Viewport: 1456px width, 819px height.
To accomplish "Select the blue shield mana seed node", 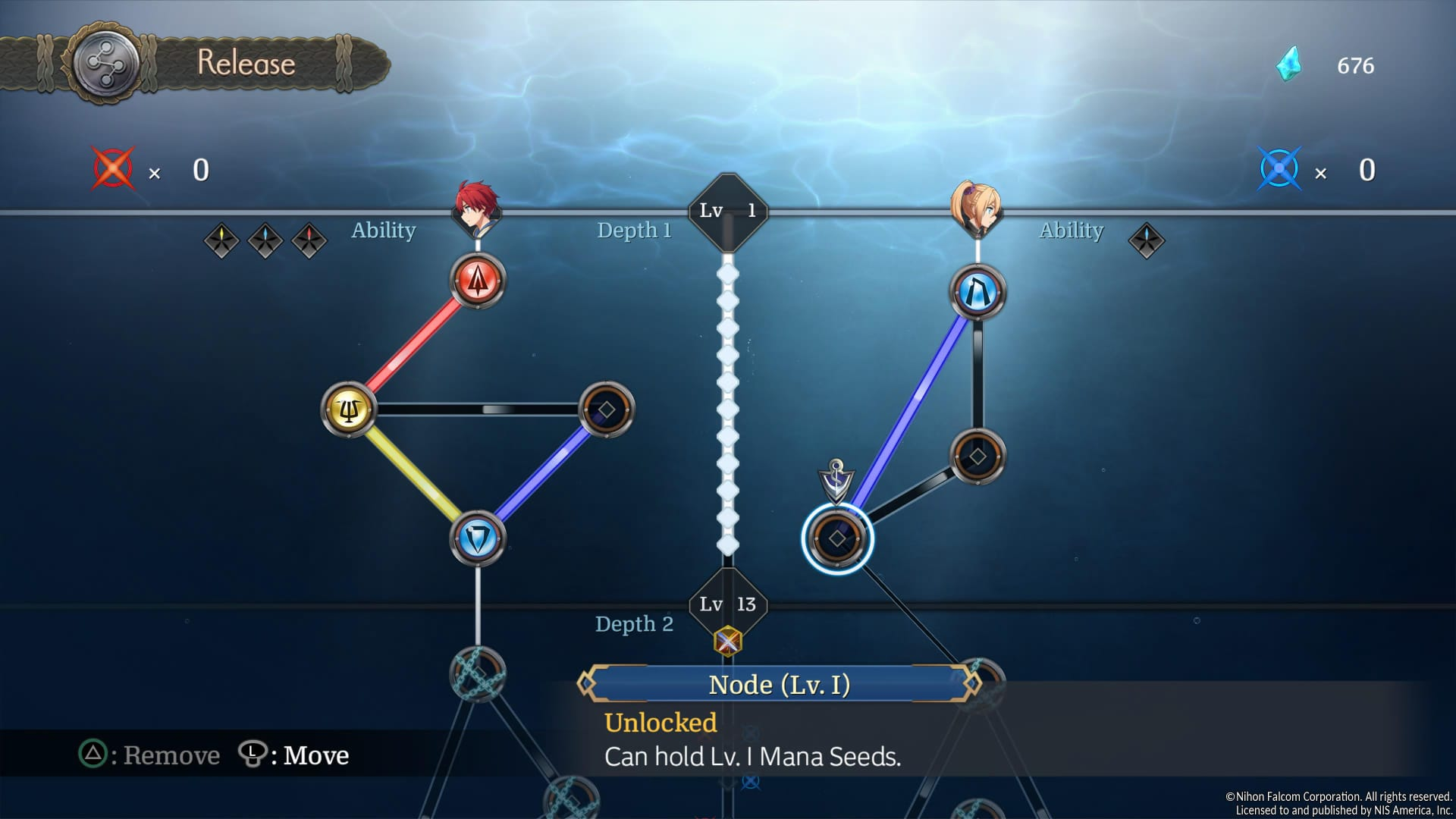I will 477,539.
